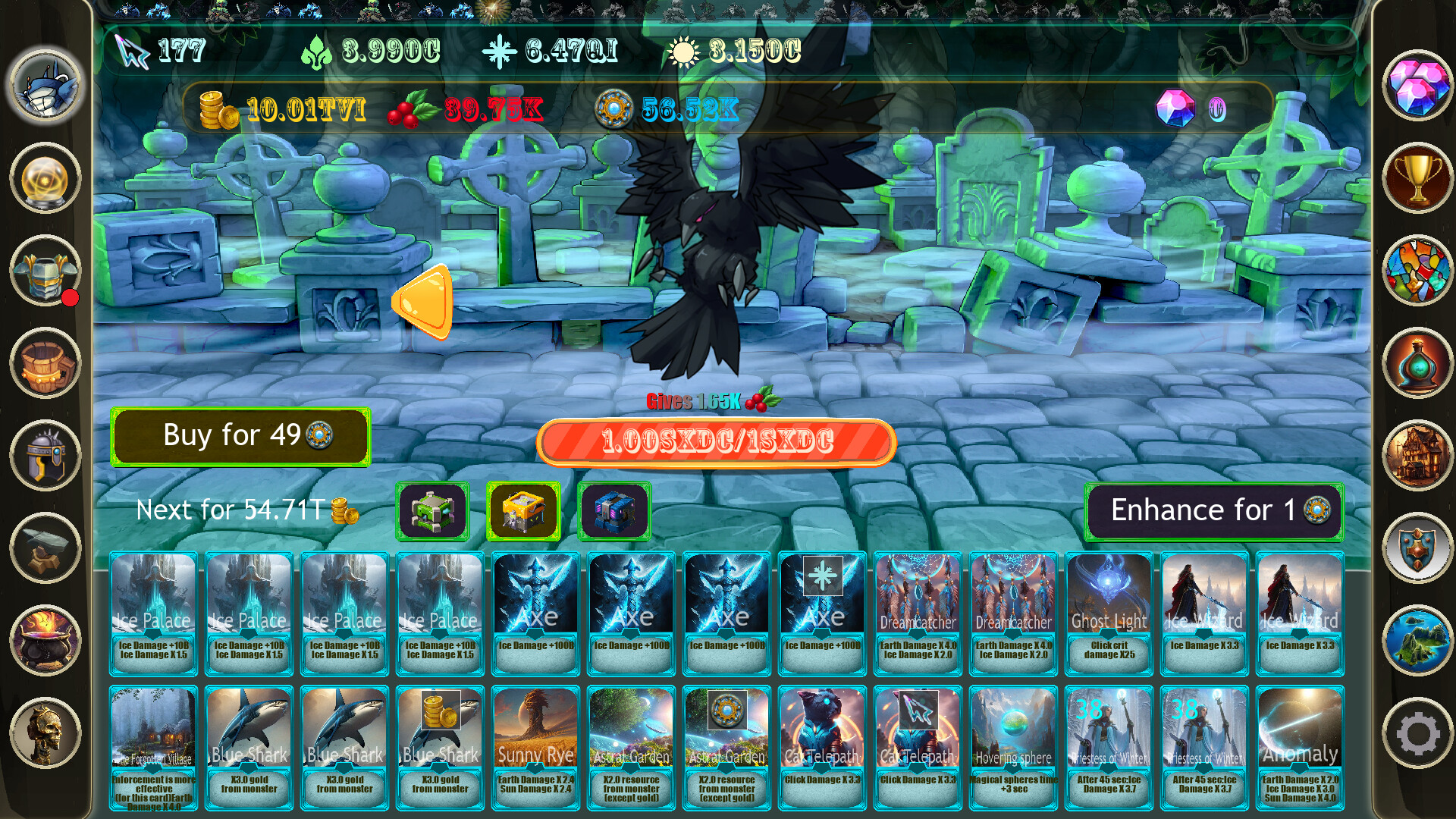
Task: Select the yellow chest between the other chests
Action: click(522, 511)
